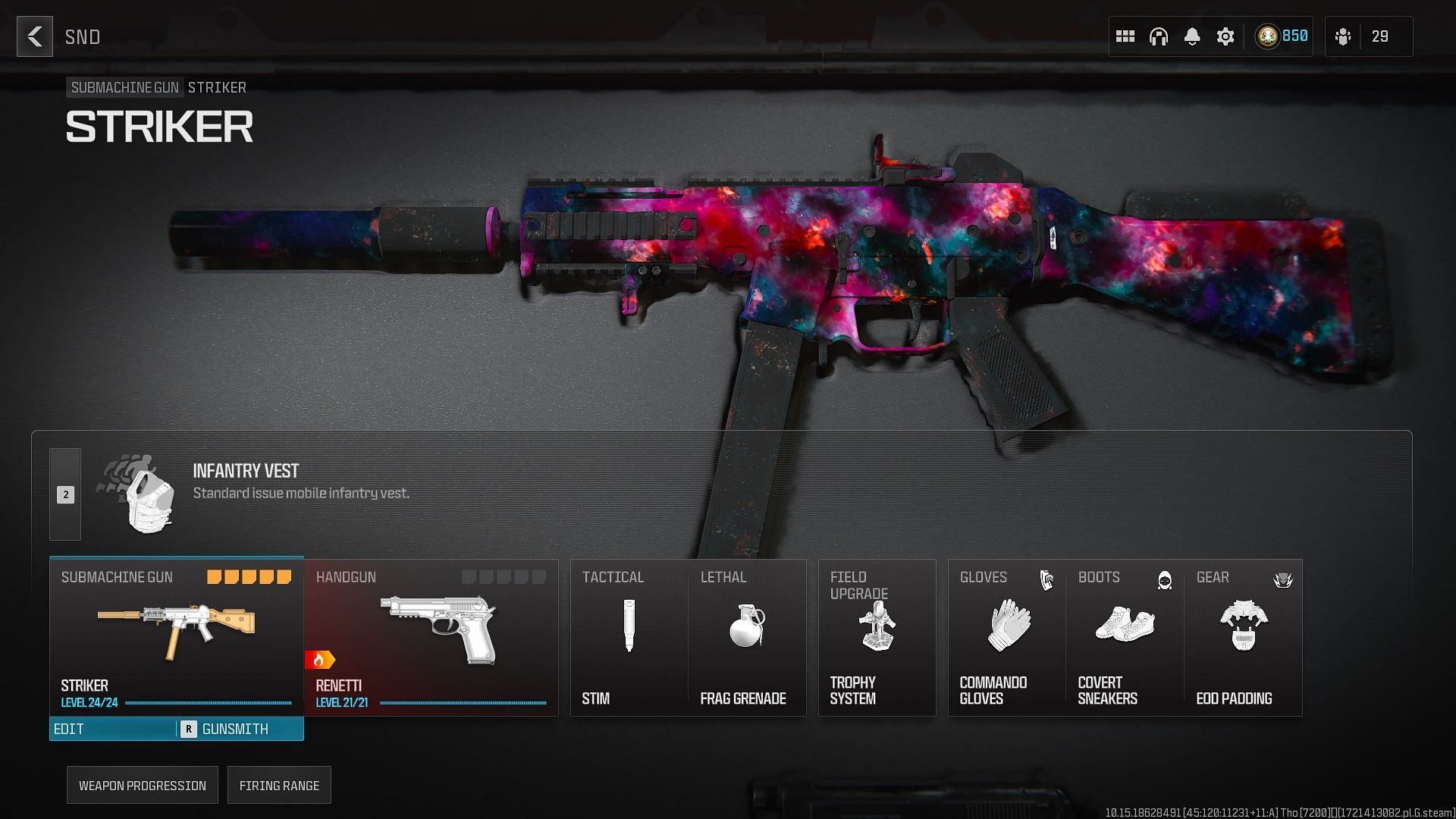Open the EOD Padding gear slot
This screenshot has height=819, width=1456.
1244,637
